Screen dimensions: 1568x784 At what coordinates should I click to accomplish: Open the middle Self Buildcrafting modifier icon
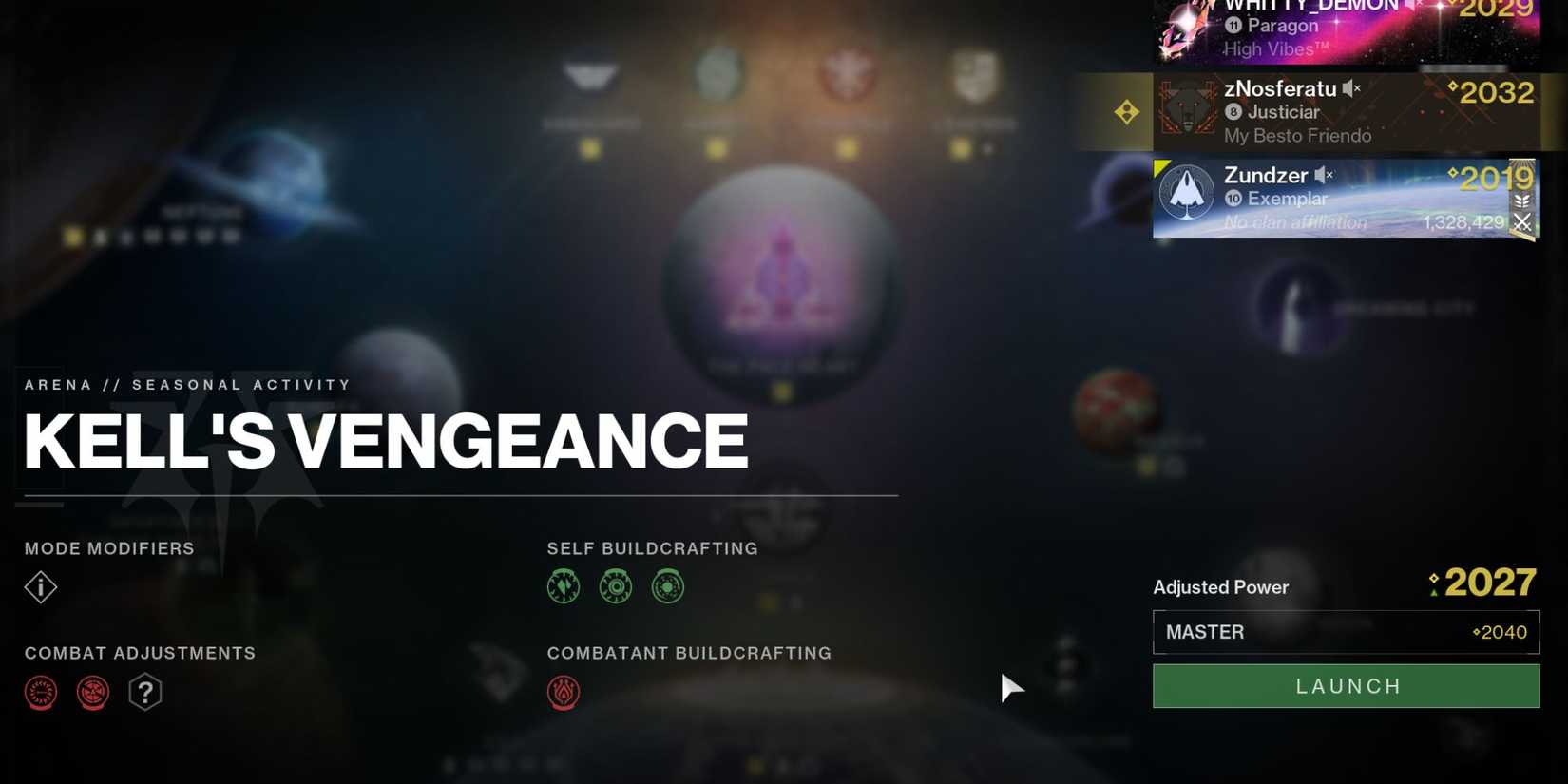[616, 586]
